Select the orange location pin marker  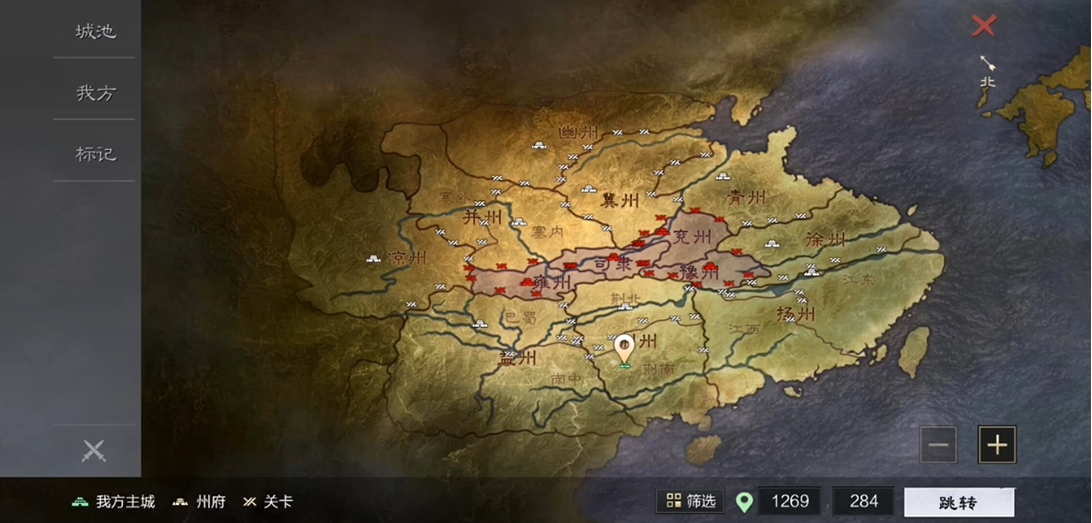[x=624, y=348]
